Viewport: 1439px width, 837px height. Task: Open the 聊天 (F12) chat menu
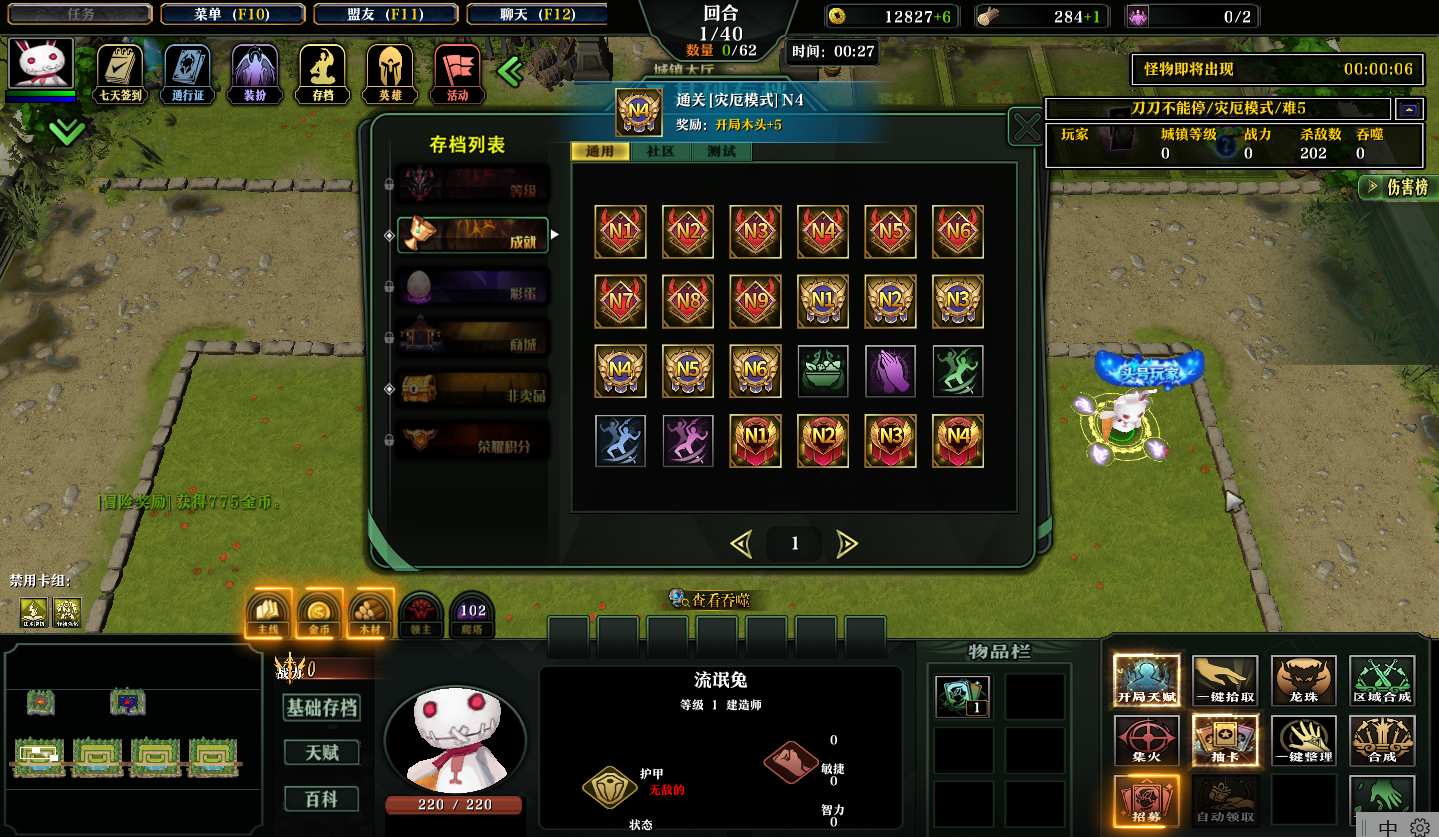click(x=536, y=14)
